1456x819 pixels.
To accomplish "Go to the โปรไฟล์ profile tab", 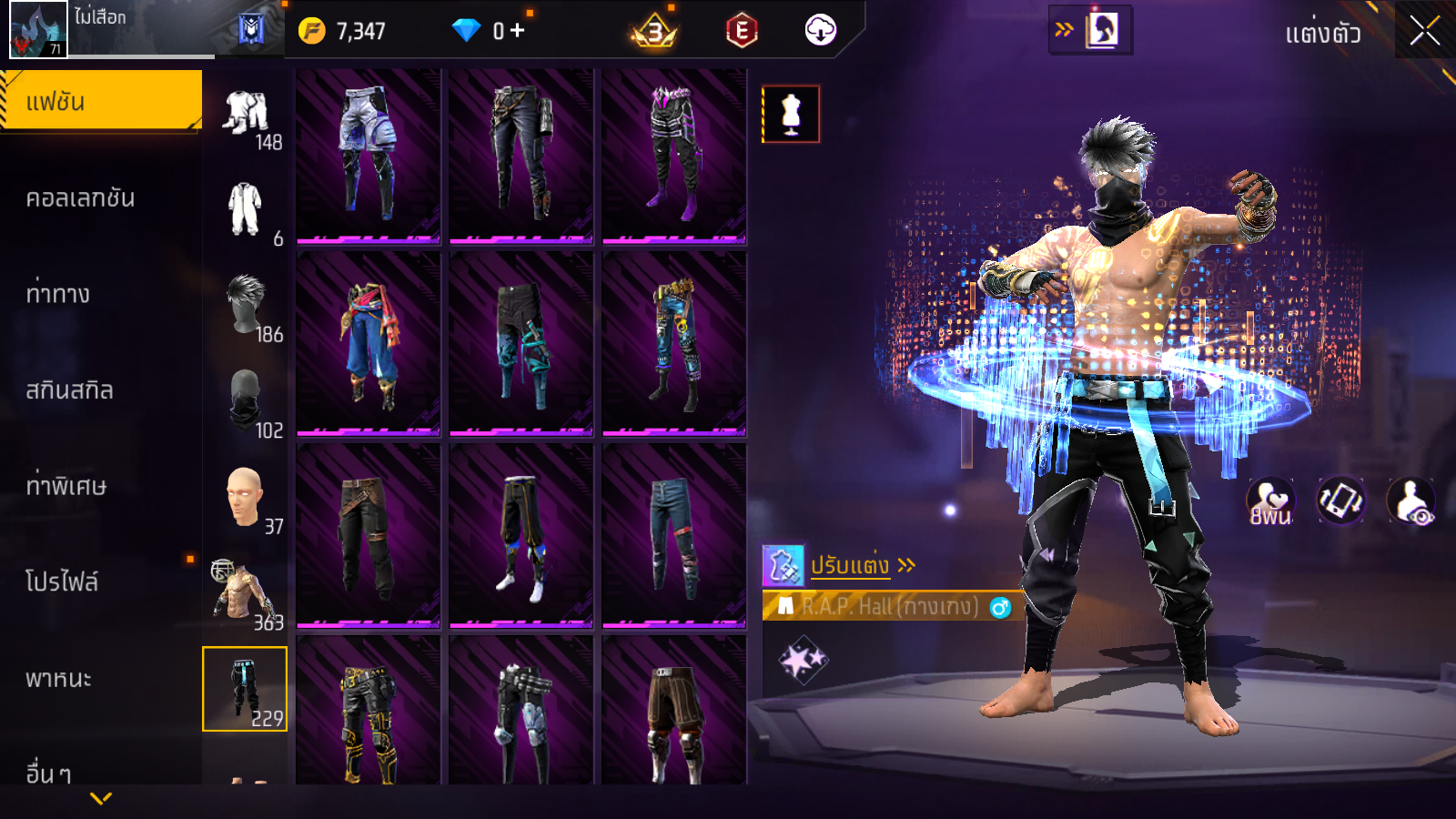I will click(62, 582).
